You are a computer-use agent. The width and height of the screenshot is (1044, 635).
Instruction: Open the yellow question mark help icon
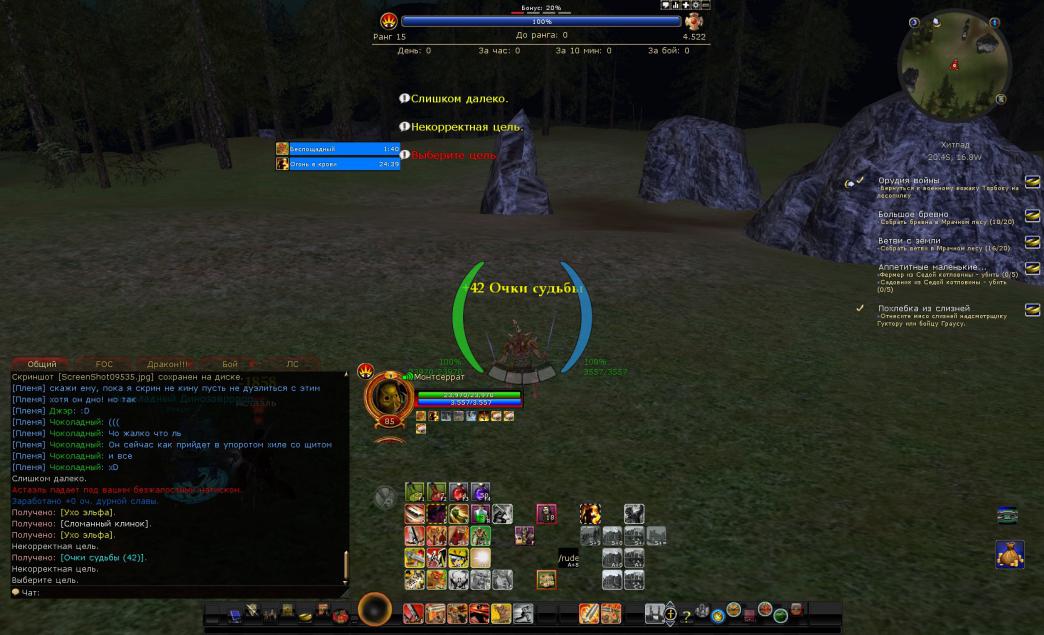[x=686, y=615]
